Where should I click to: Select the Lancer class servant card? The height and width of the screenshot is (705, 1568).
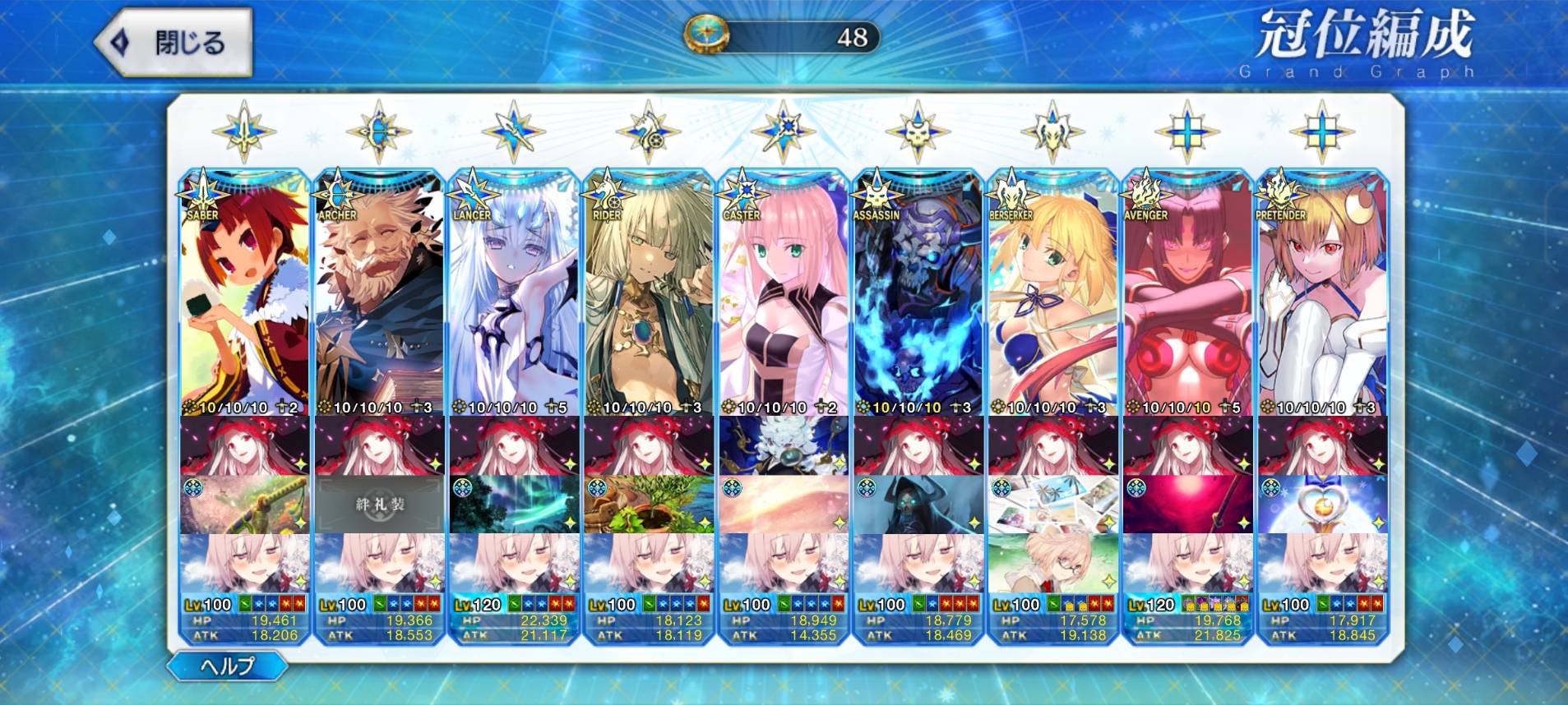point(515,296)
